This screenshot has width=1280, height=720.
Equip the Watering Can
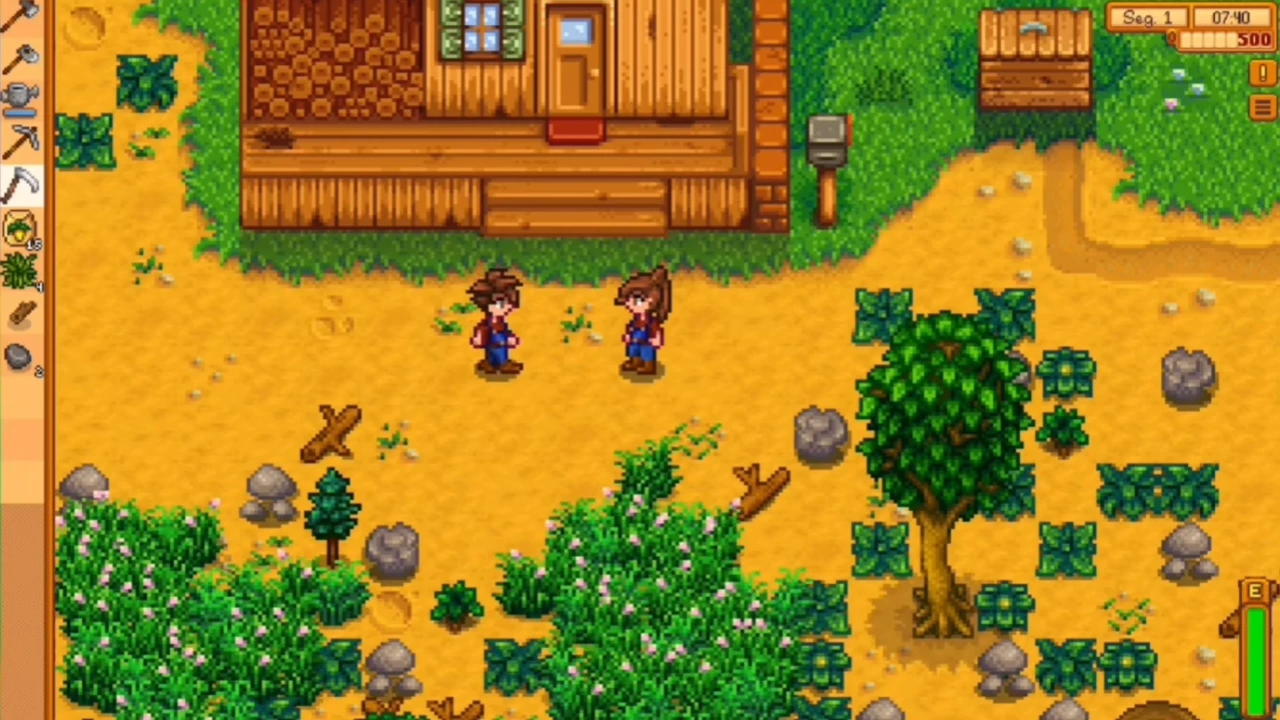(22, 95)
